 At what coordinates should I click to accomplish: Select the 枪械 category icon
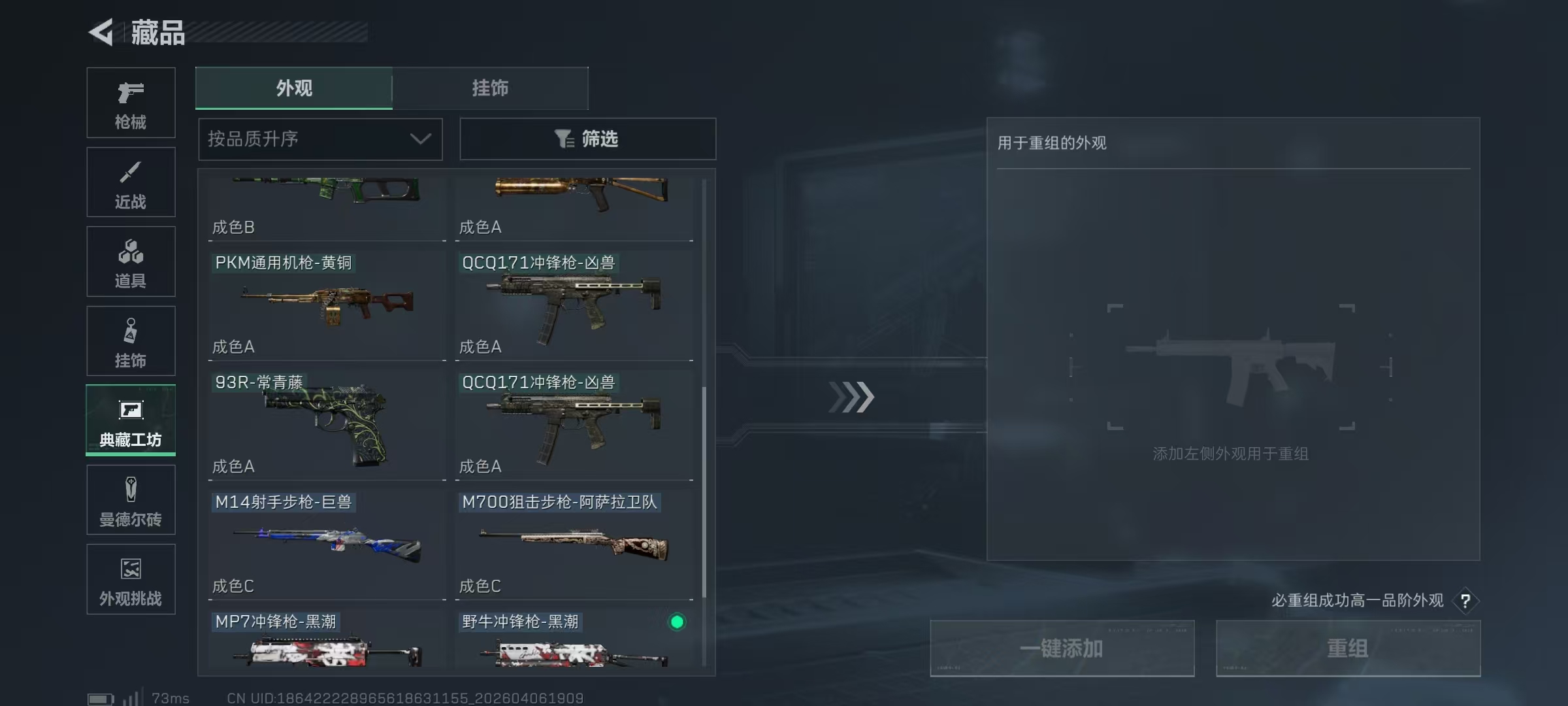130,103
